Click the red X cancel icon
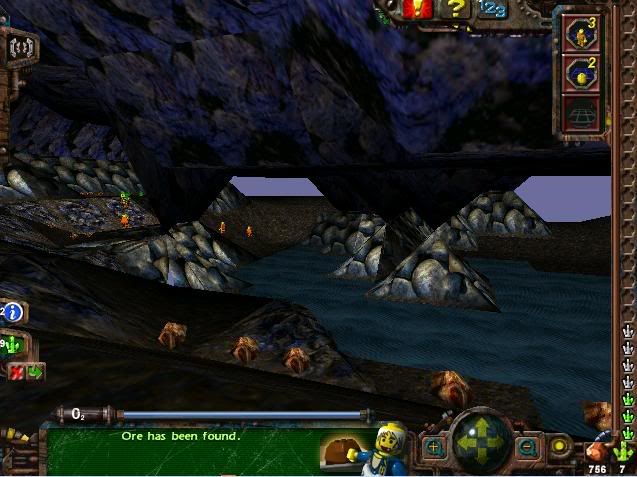The height and width of the screenshot is (477, 637). 17,373
